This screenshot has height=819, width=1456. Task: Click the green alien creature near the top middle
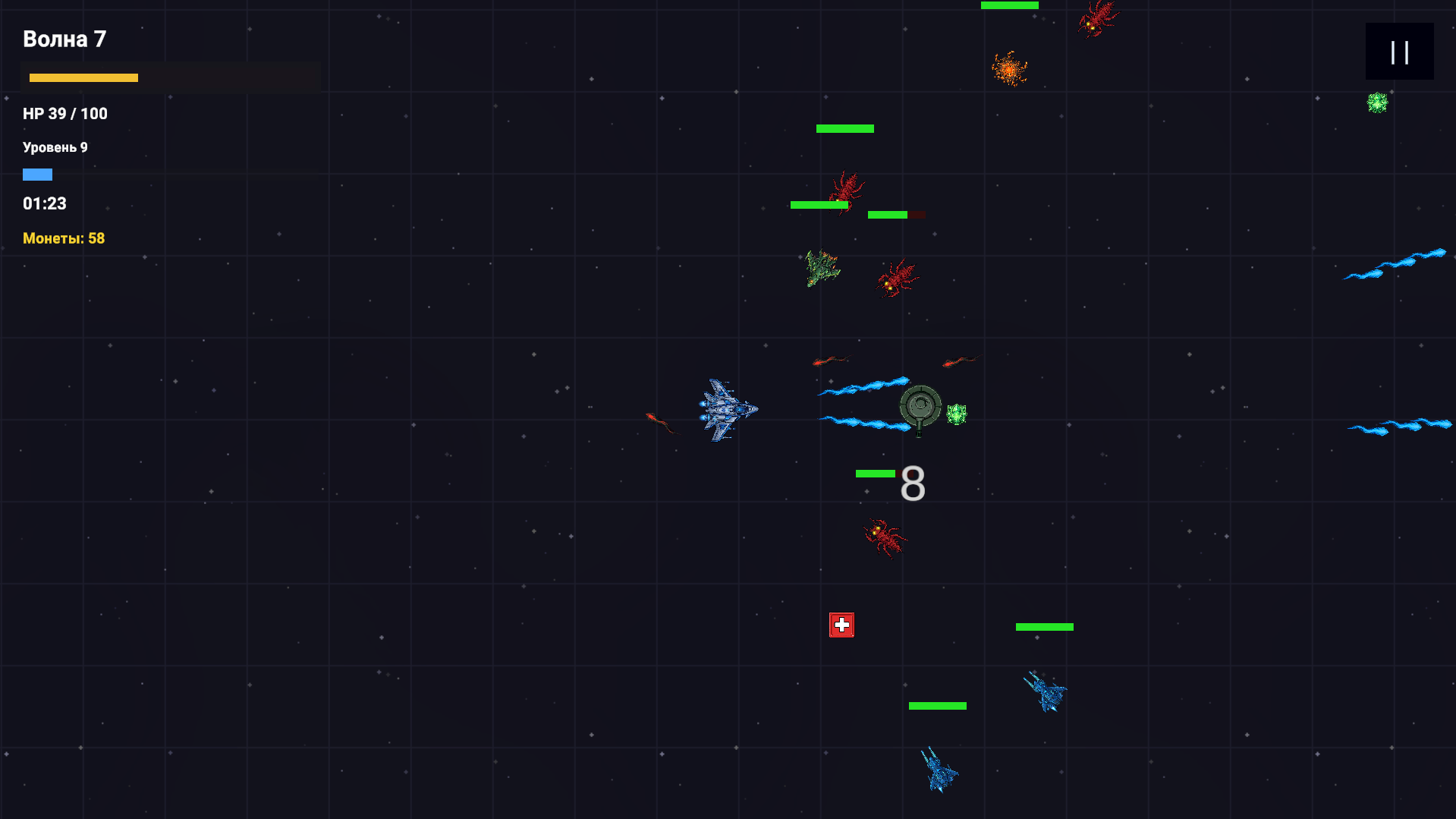coord(822,271)
